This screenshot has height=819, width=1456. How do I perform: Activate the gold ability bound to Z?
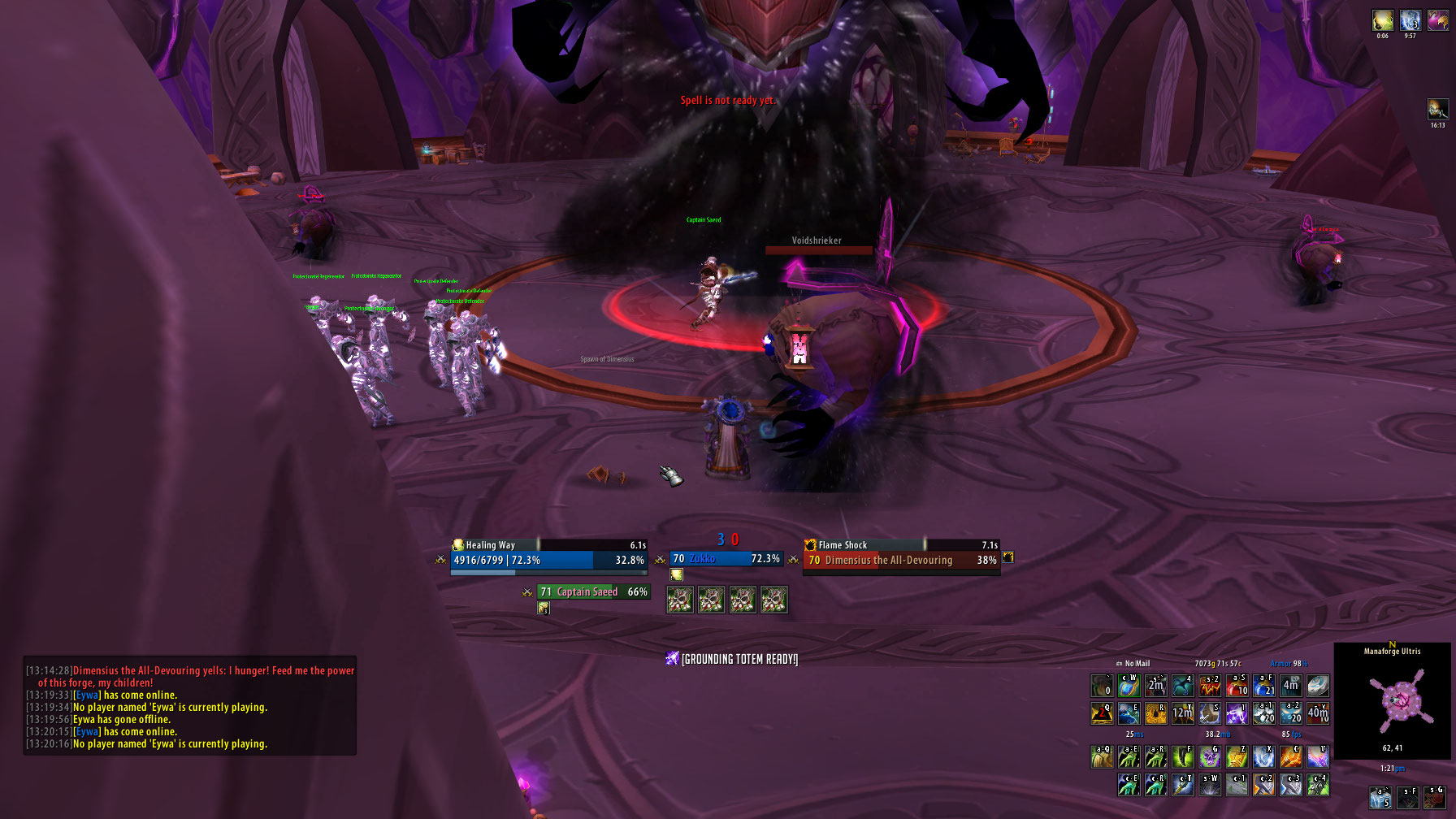click(x=1237, y=757)
